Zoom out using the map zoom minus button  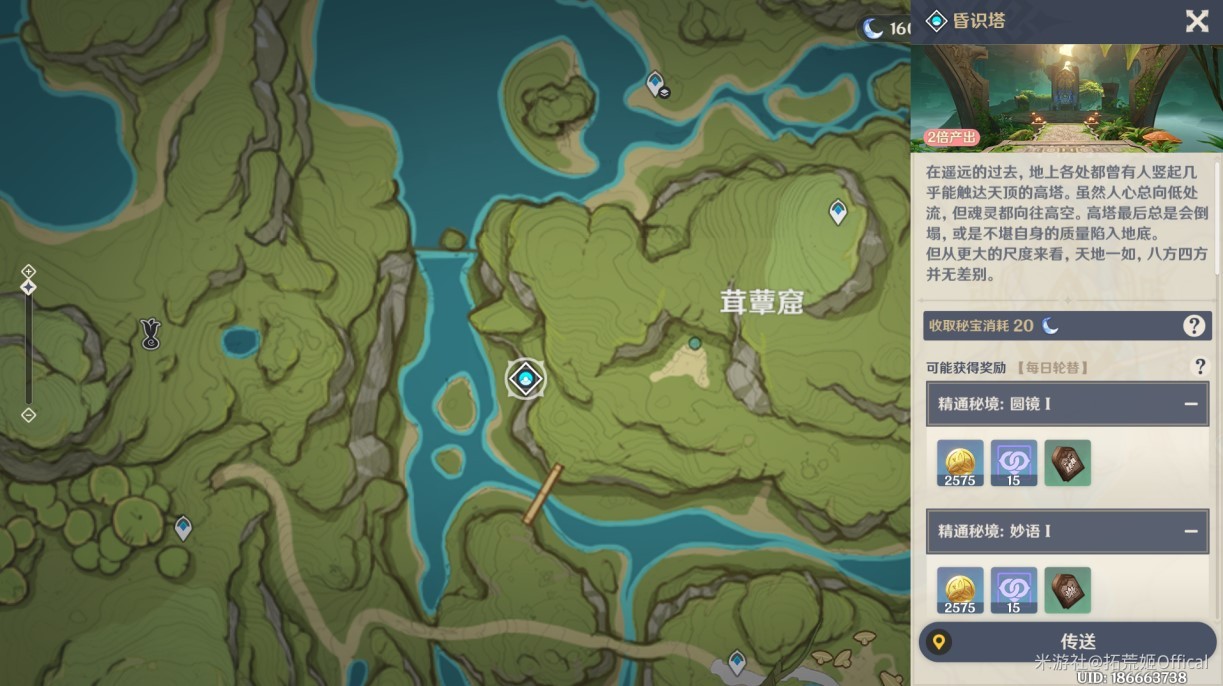(x=29, y=414)
